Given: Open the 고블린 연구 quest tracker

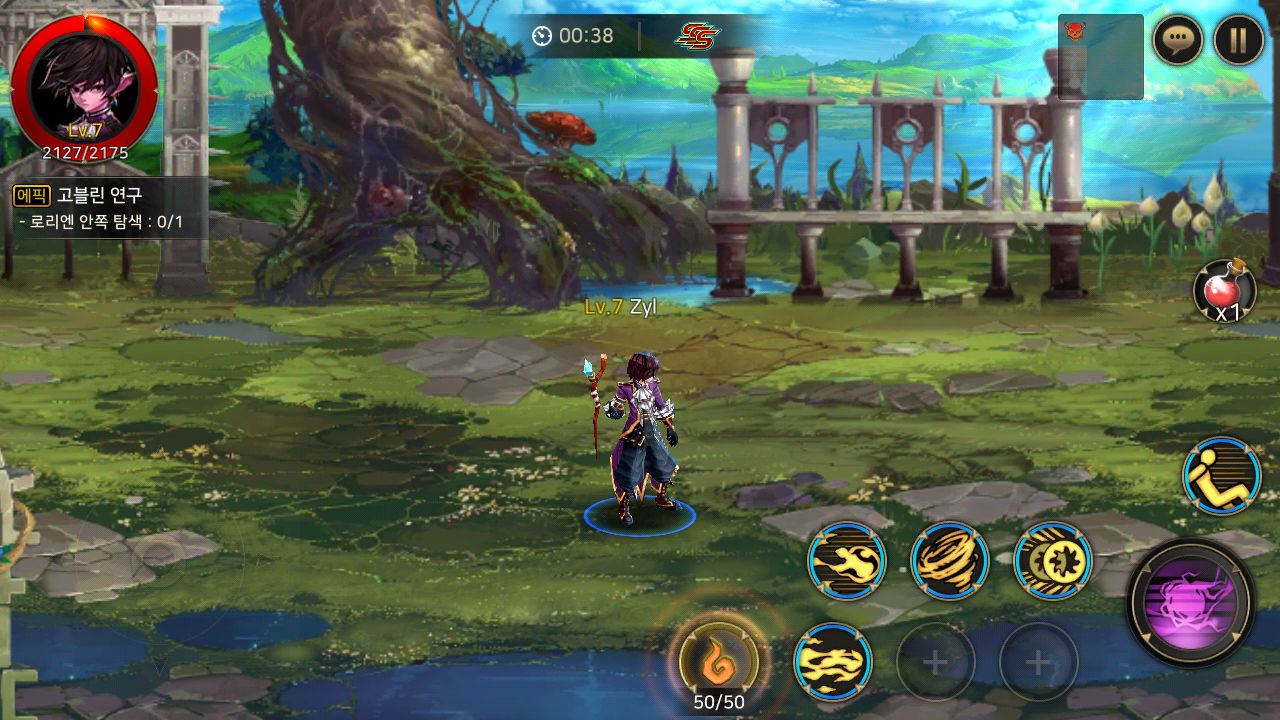Looking at the screenshot, I should (105, 208).
